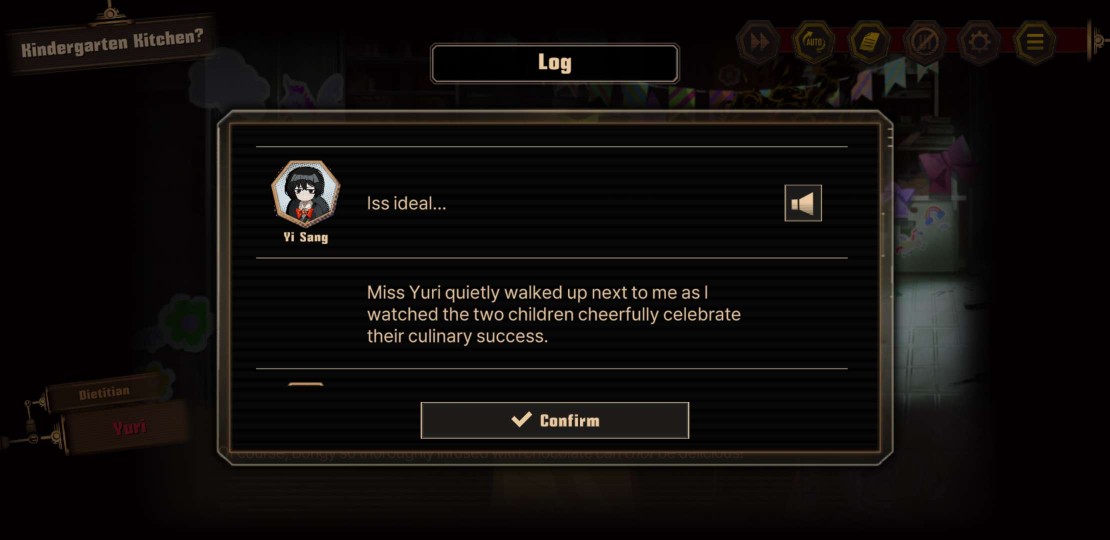1110x540 pixels.
Task: Open the dialogue log document icon
Action: click(870, 43)
